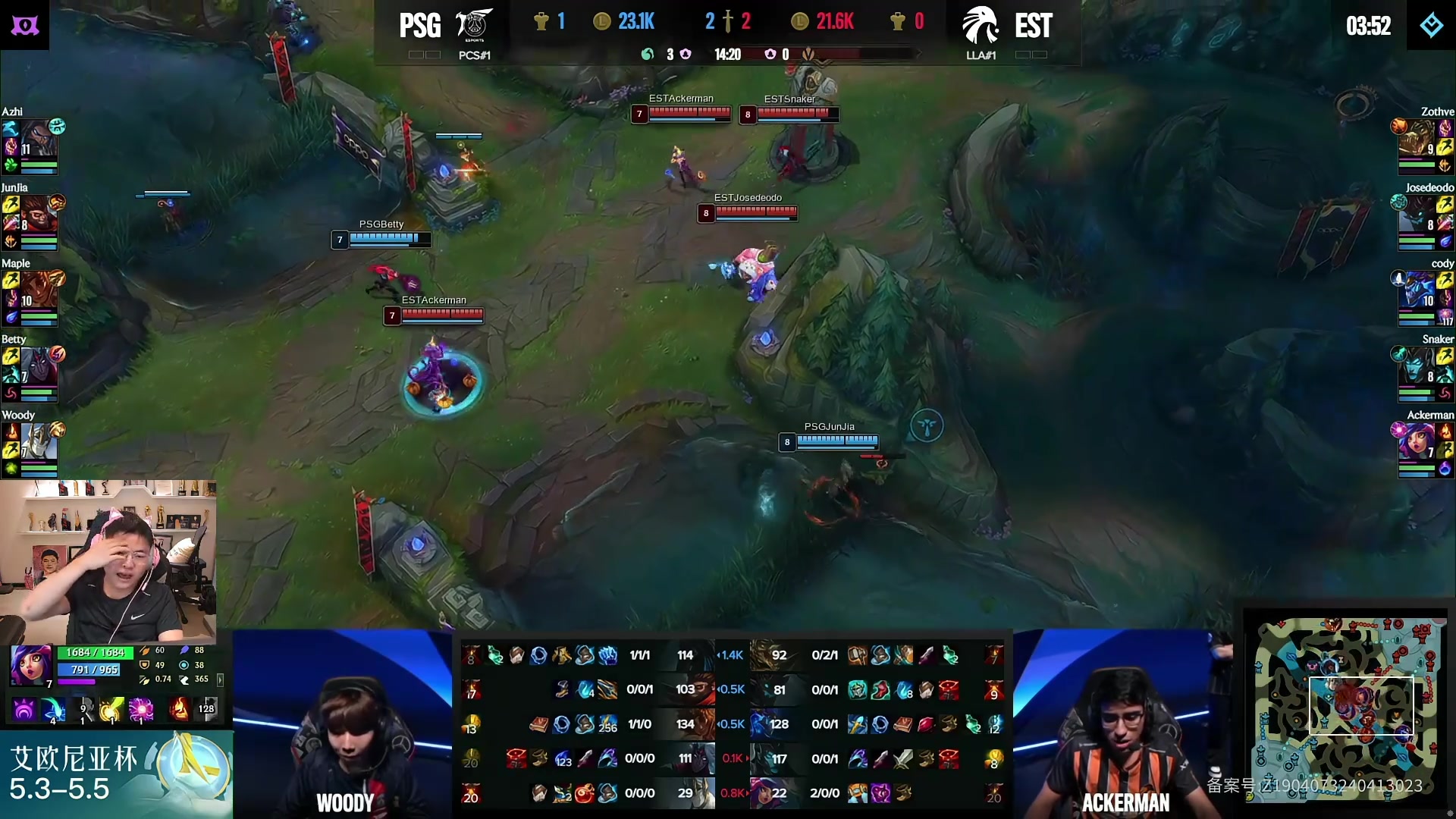The height and width of the screenshot is (819, 1456).
Task: Click the pink Pop Blossom ultimate icon
Action: click(141, 710)
